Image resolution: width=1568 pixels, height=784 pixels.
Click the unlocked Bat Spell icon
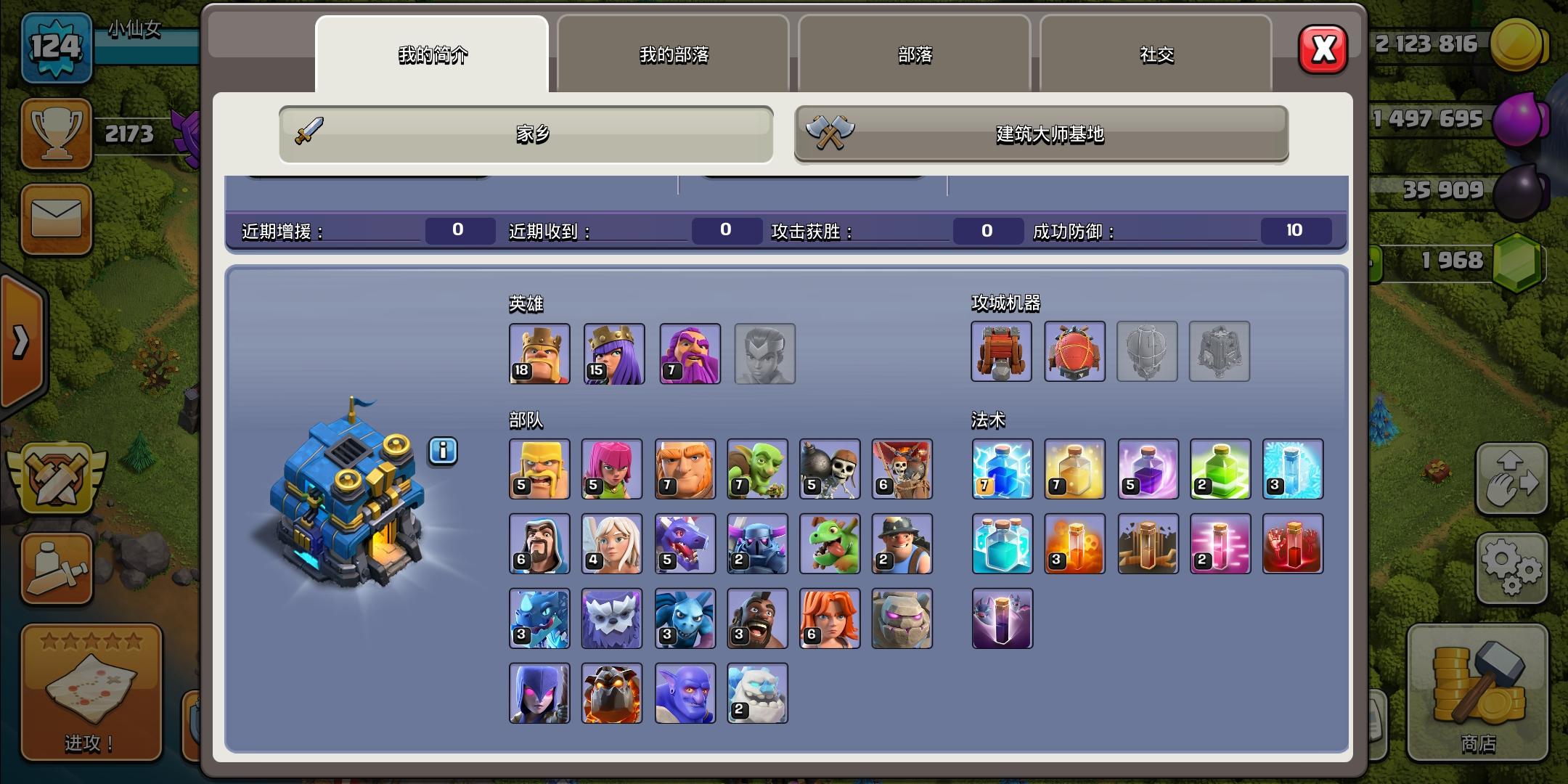coord(1001,618)
